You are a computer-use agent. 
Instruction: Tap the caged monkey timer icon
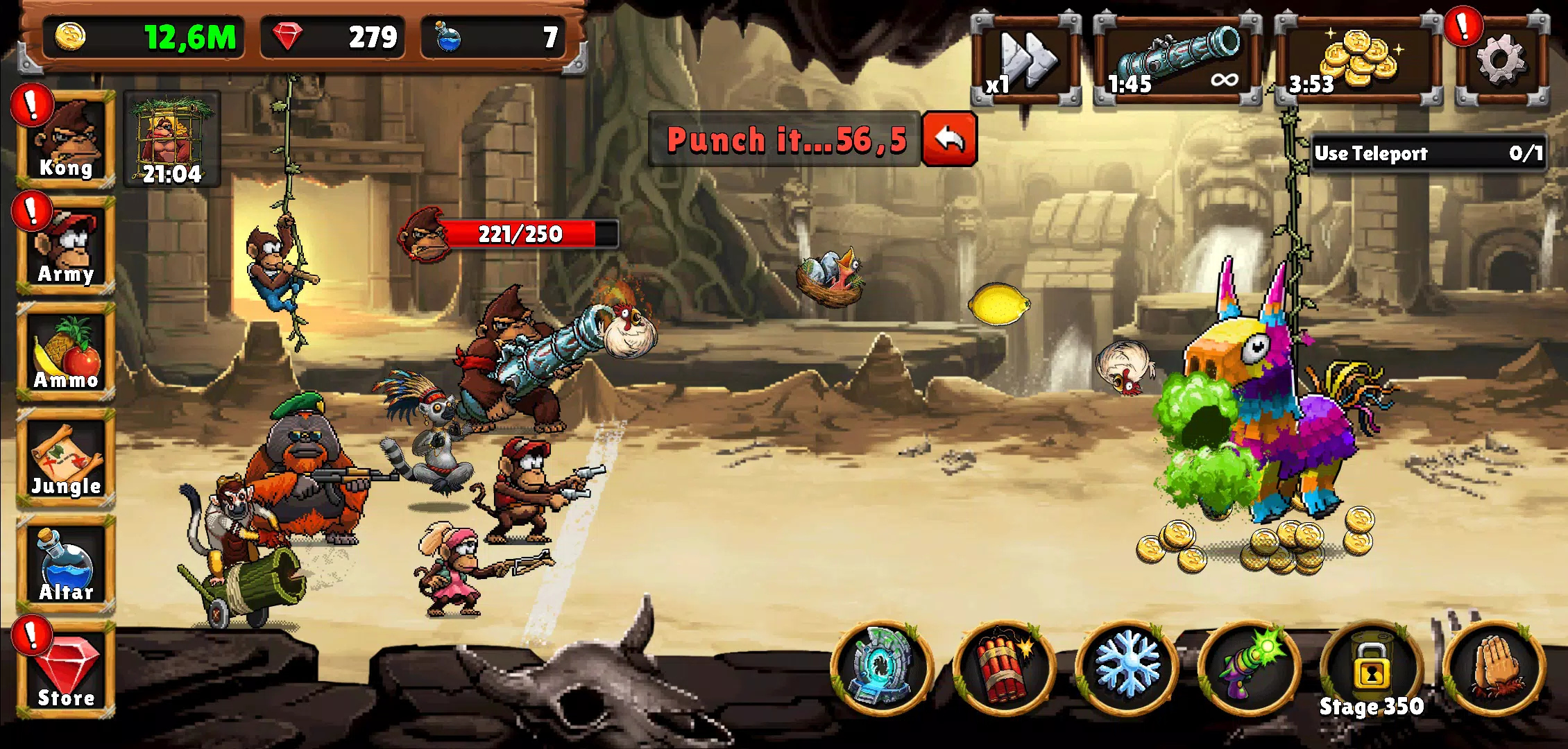[x=172, y=139]
